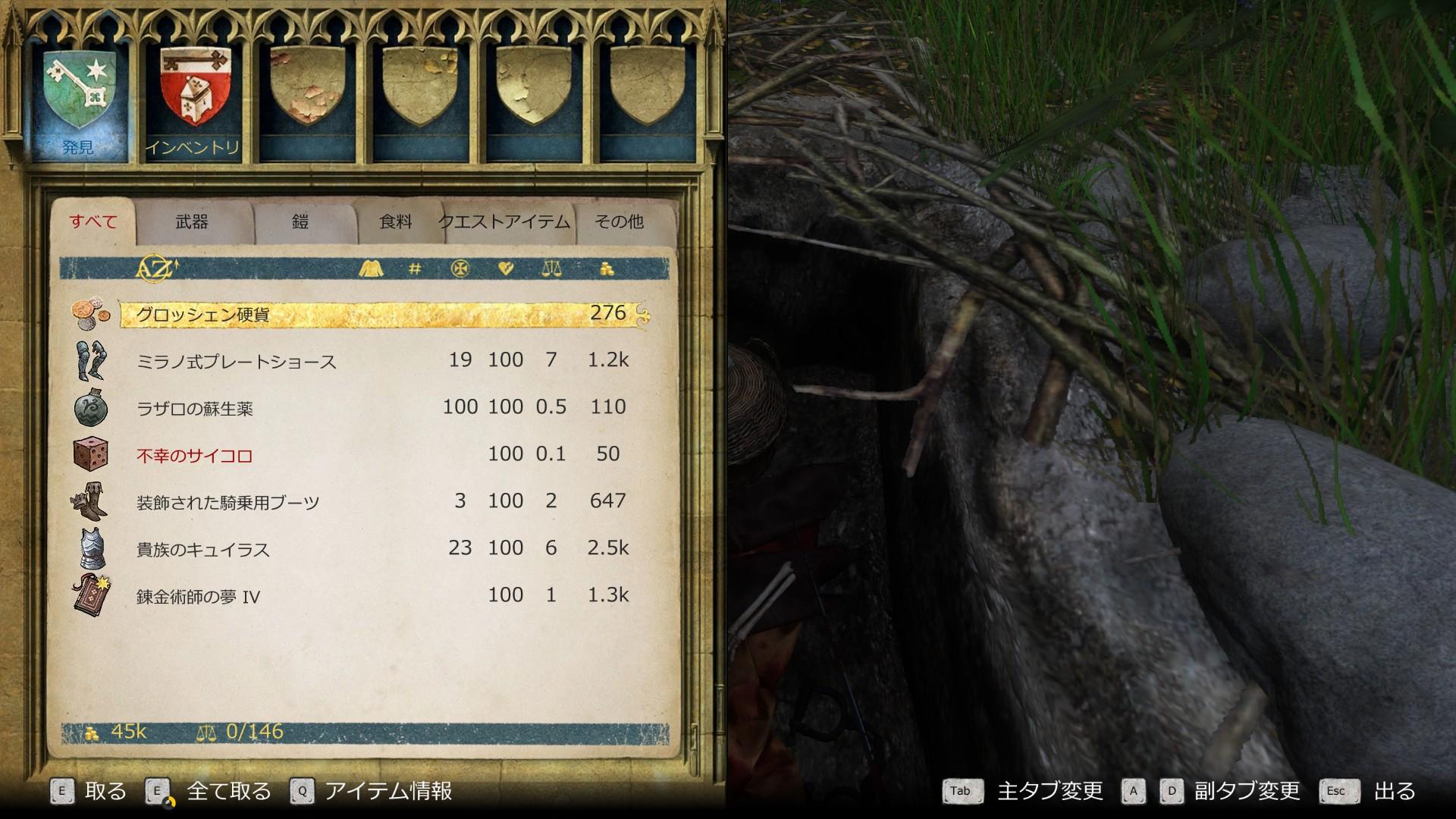Choose the ミラノ式プレートショース item row
The width and height of the screenshot is (1456, 819).
tap(379, 361)
